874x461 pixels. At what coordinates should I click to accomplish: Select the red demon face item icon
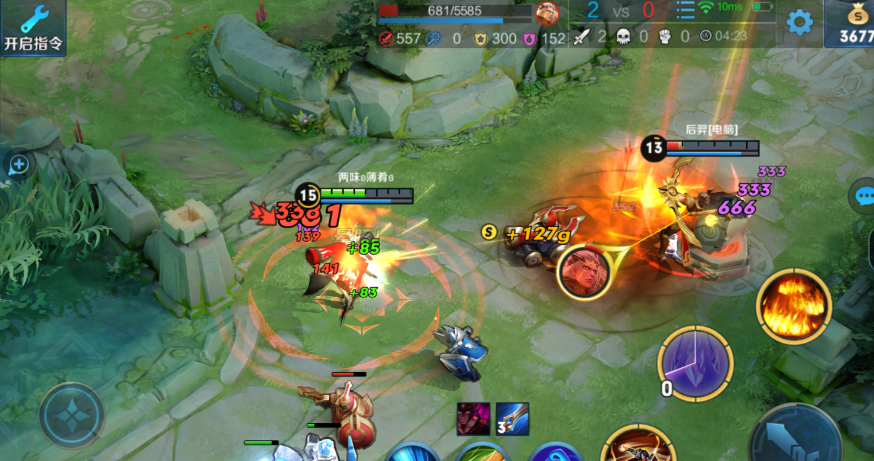coord(473,419)
